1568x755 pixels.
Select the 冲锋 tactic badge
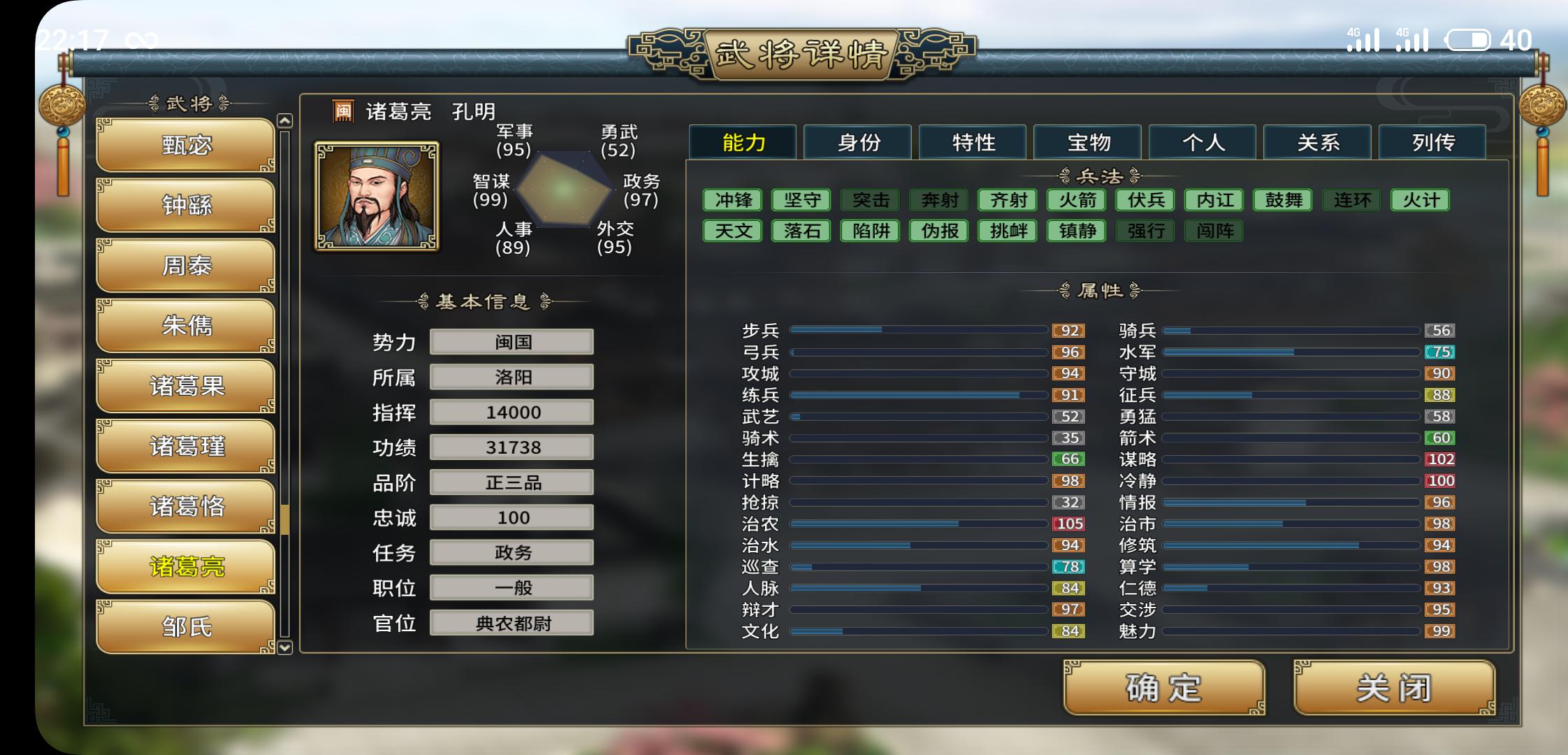[x=731, y=200]
